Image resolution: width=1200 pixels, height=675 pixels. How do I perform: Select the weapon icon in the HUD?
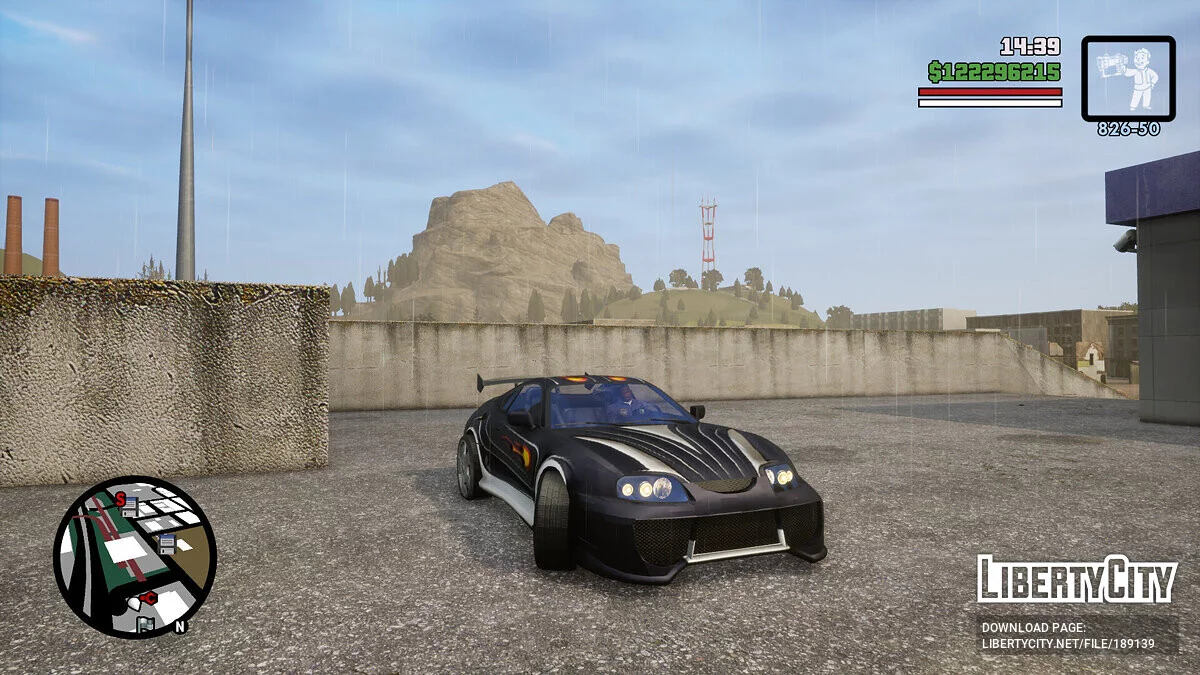click(x=1128, y=79)
